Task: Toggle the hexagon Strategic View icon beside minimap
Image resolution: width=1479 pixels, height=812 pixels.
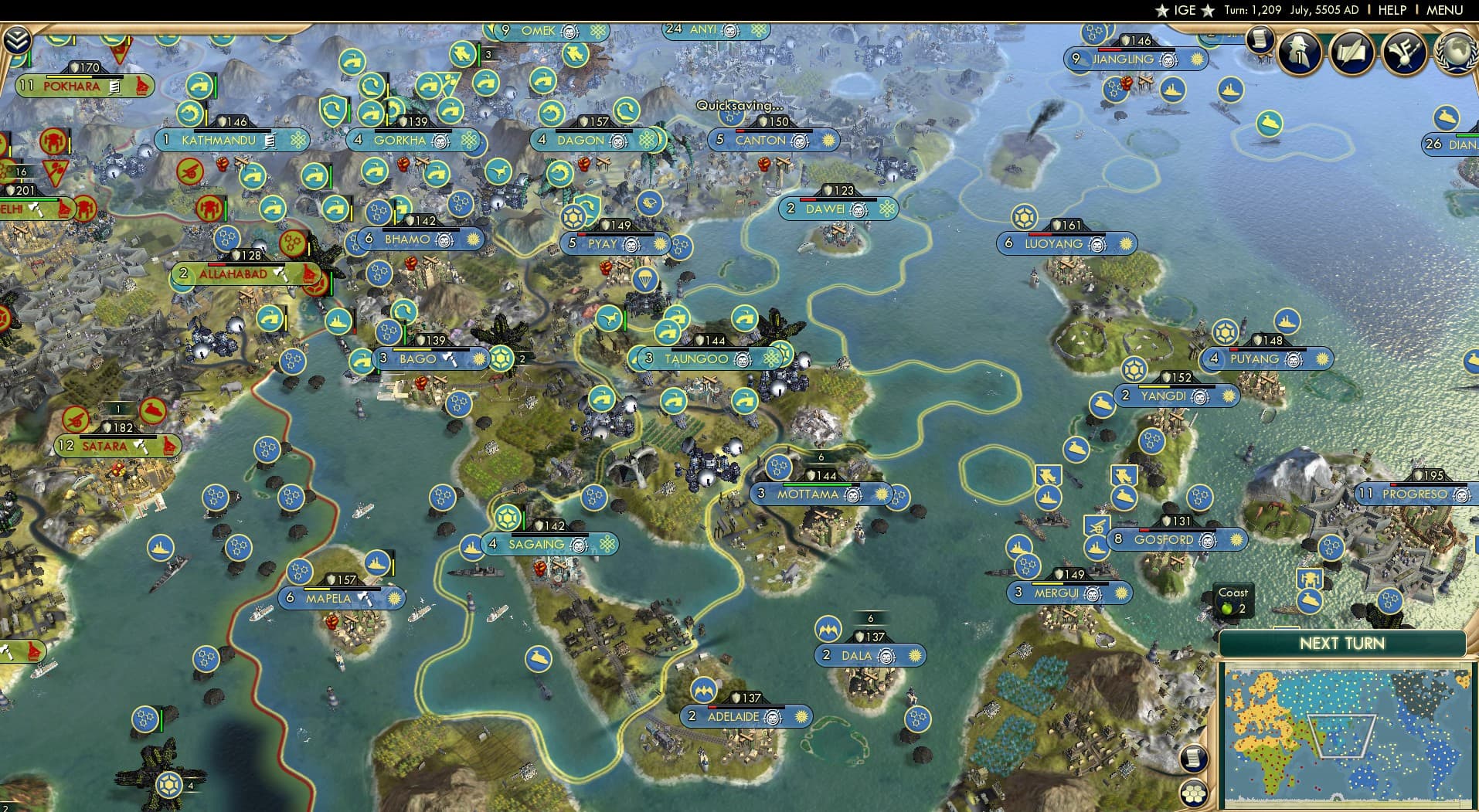Action: [x=1194, y=794]
